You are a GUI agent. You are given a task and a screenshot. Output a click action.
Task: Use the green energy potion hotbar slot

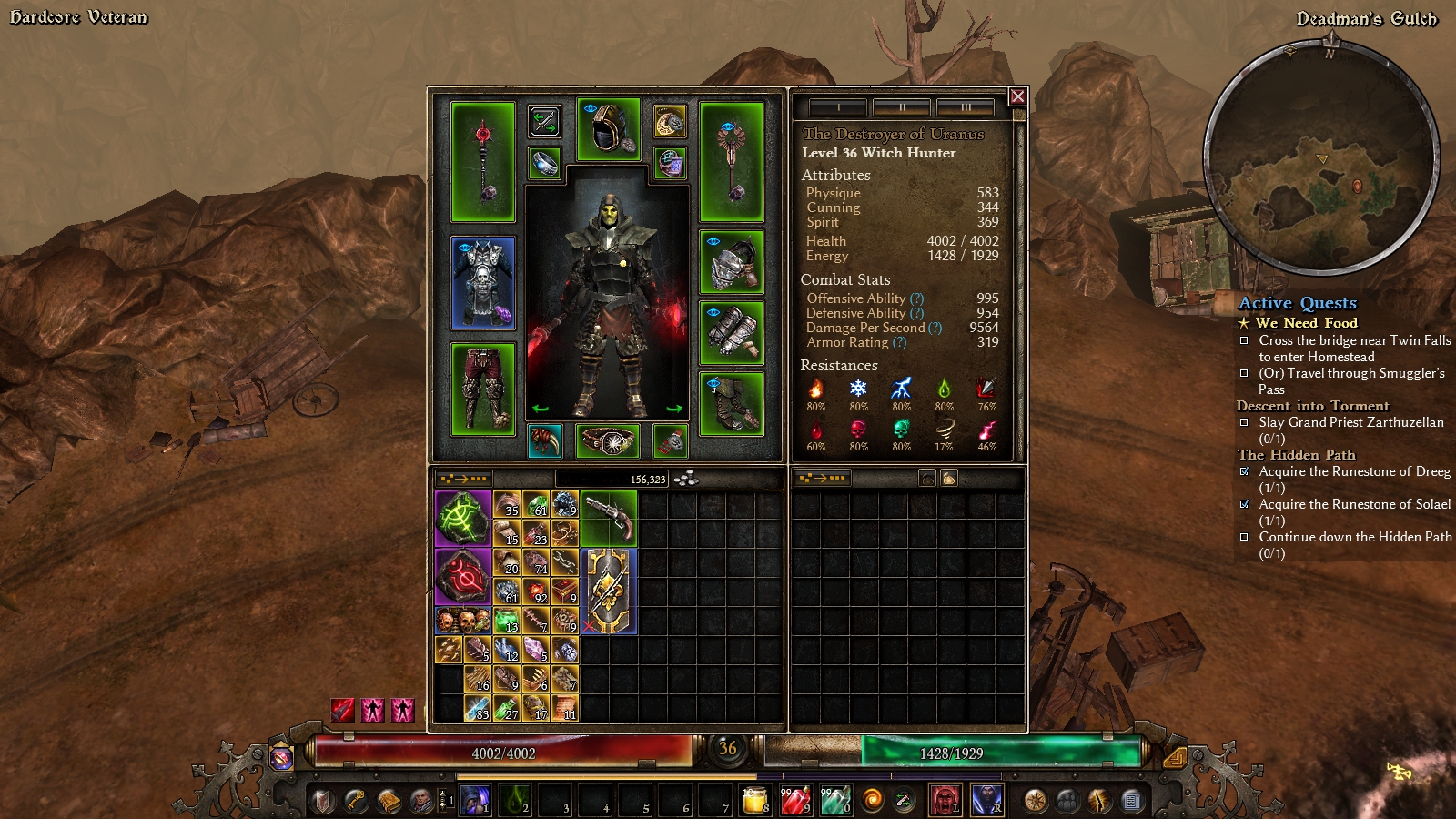[x=834, y=800]
